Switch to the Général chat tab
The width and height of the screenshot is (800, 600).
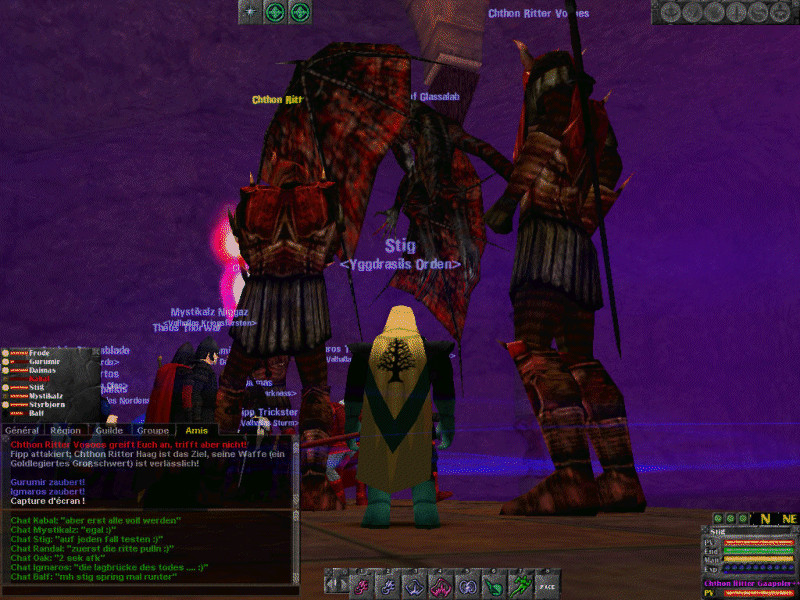point(21,430)
